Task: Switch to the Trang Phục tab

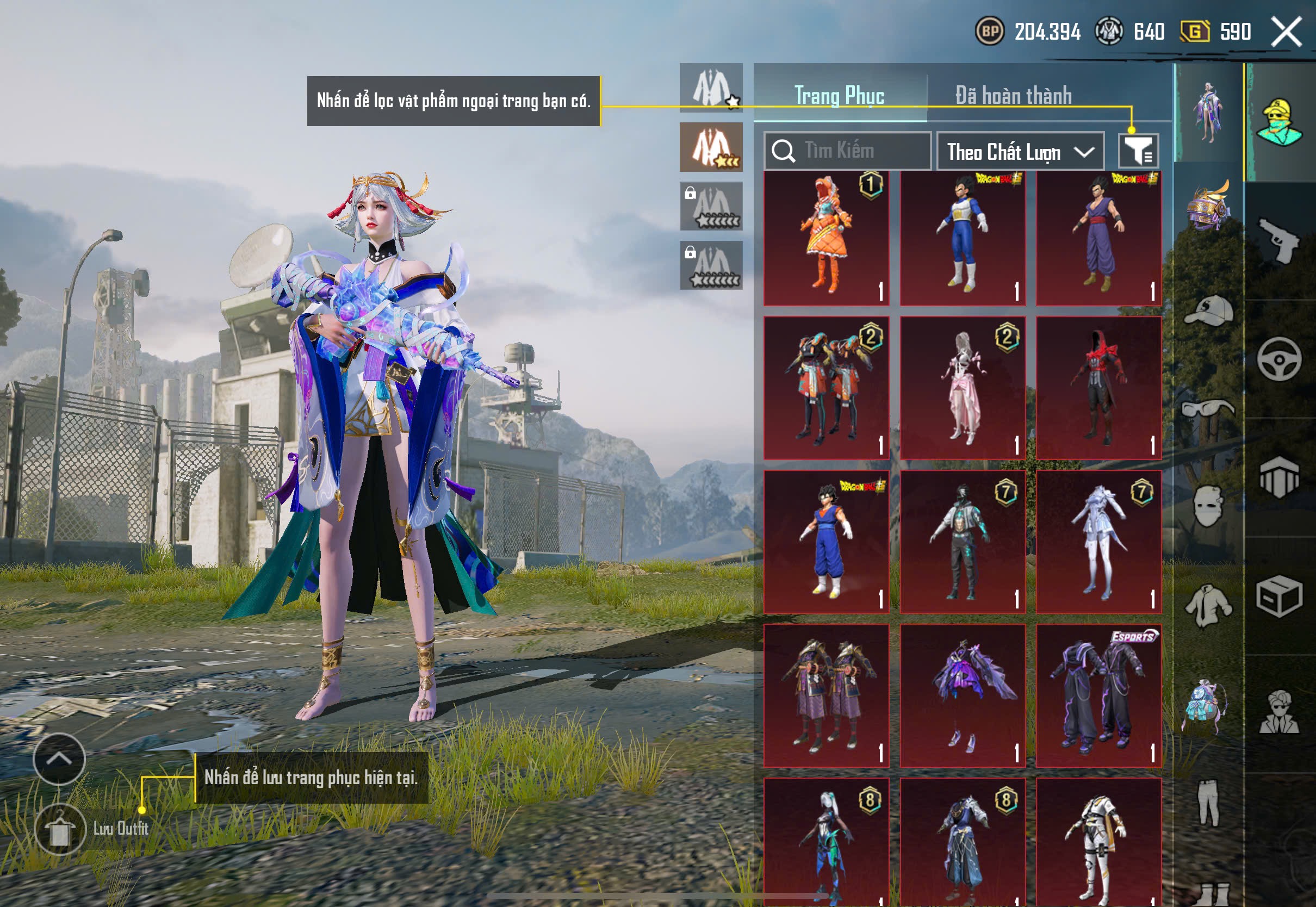Action: click(x=839, y=96)
